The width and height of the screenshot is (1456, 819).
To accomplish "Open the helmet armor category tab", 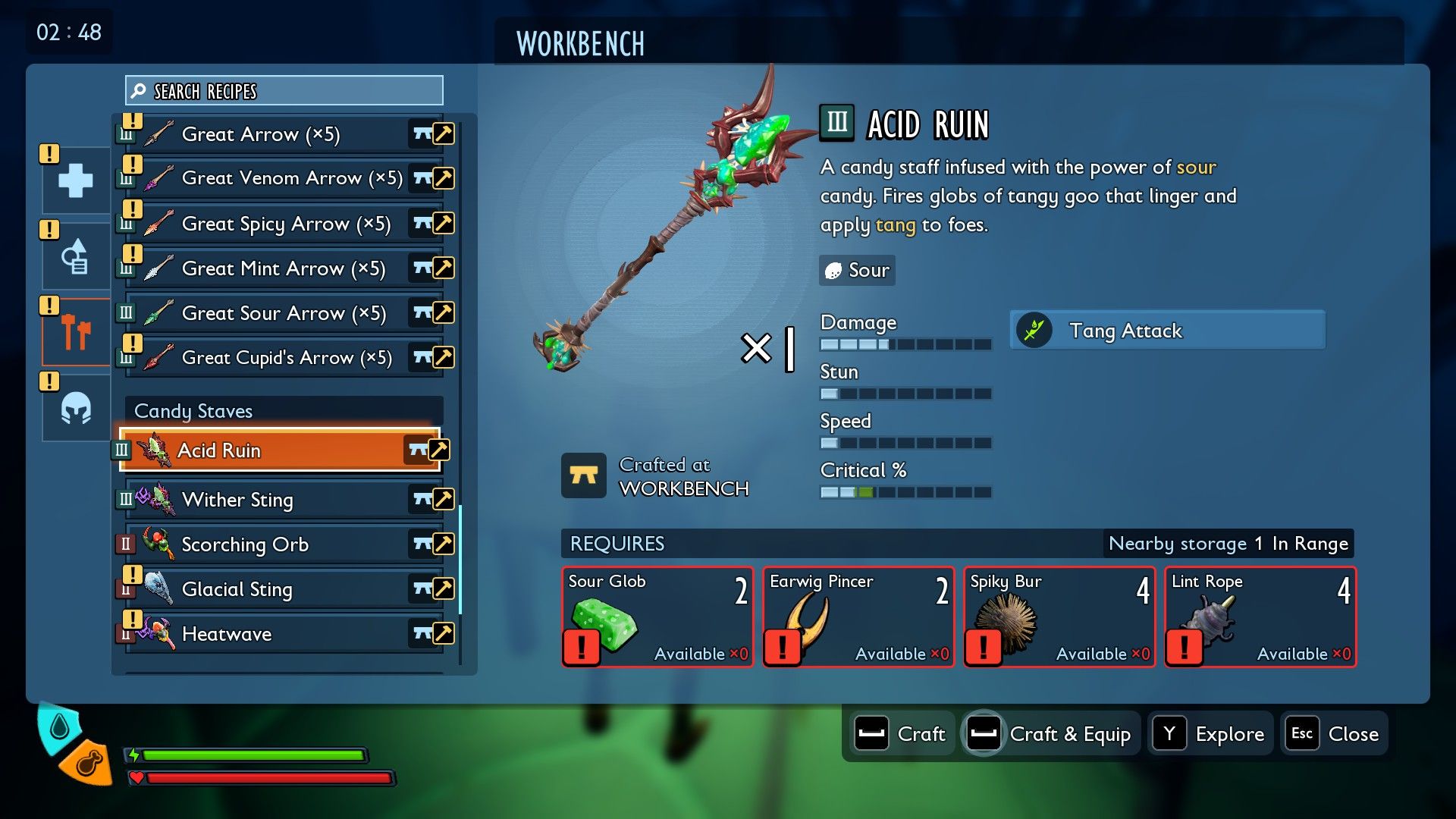I will pyautogui.click(x=76, y=408).
